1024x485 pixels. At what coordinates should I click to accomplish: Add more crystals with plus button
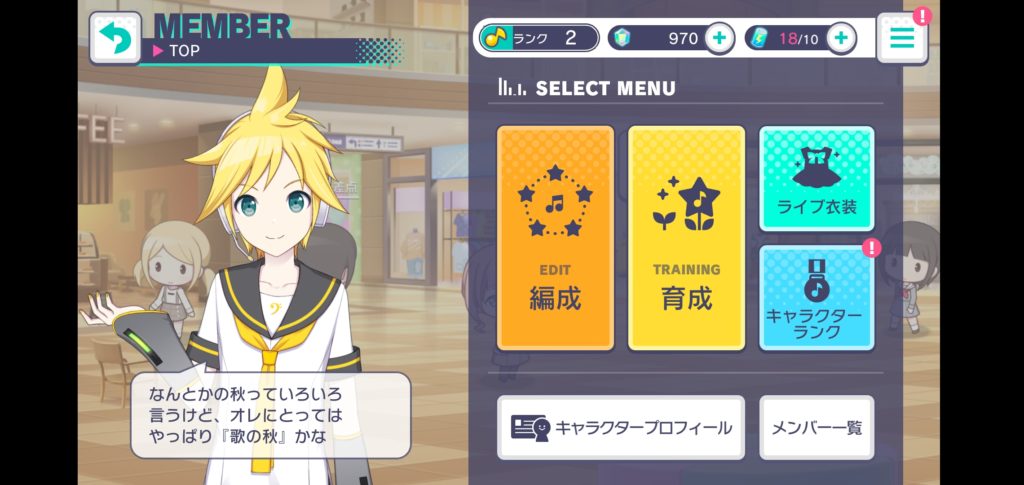[x=719, y=38]
